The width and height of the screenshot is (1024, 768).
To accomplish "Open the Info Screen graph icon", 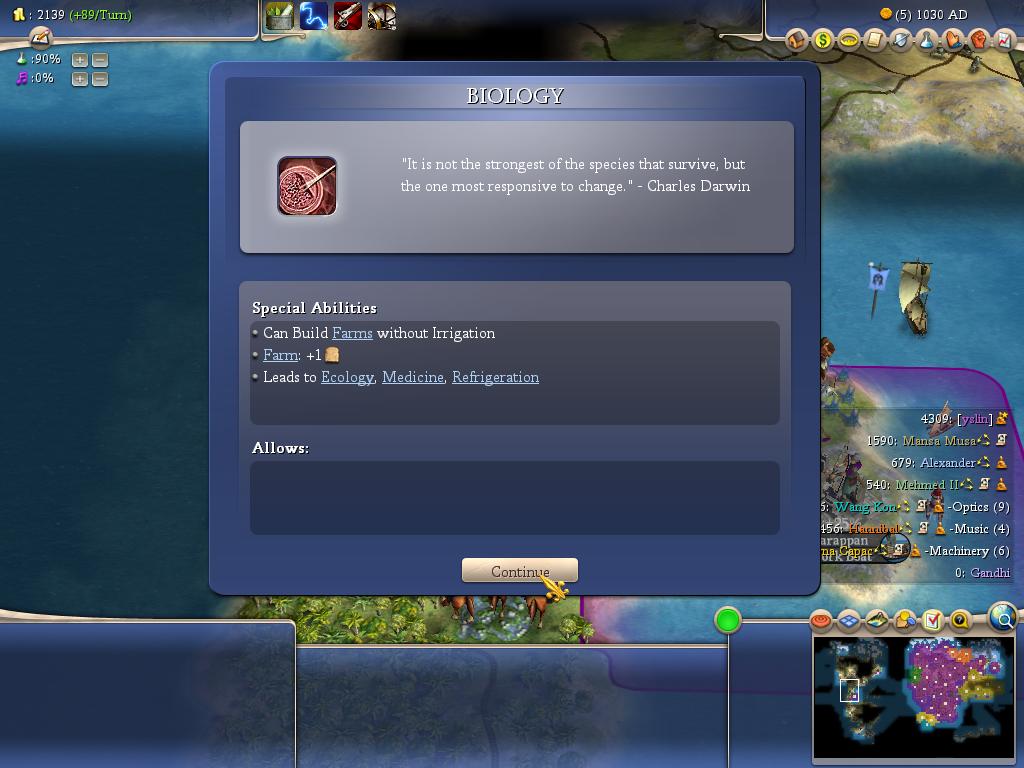I will click(x=1004, y=41).
